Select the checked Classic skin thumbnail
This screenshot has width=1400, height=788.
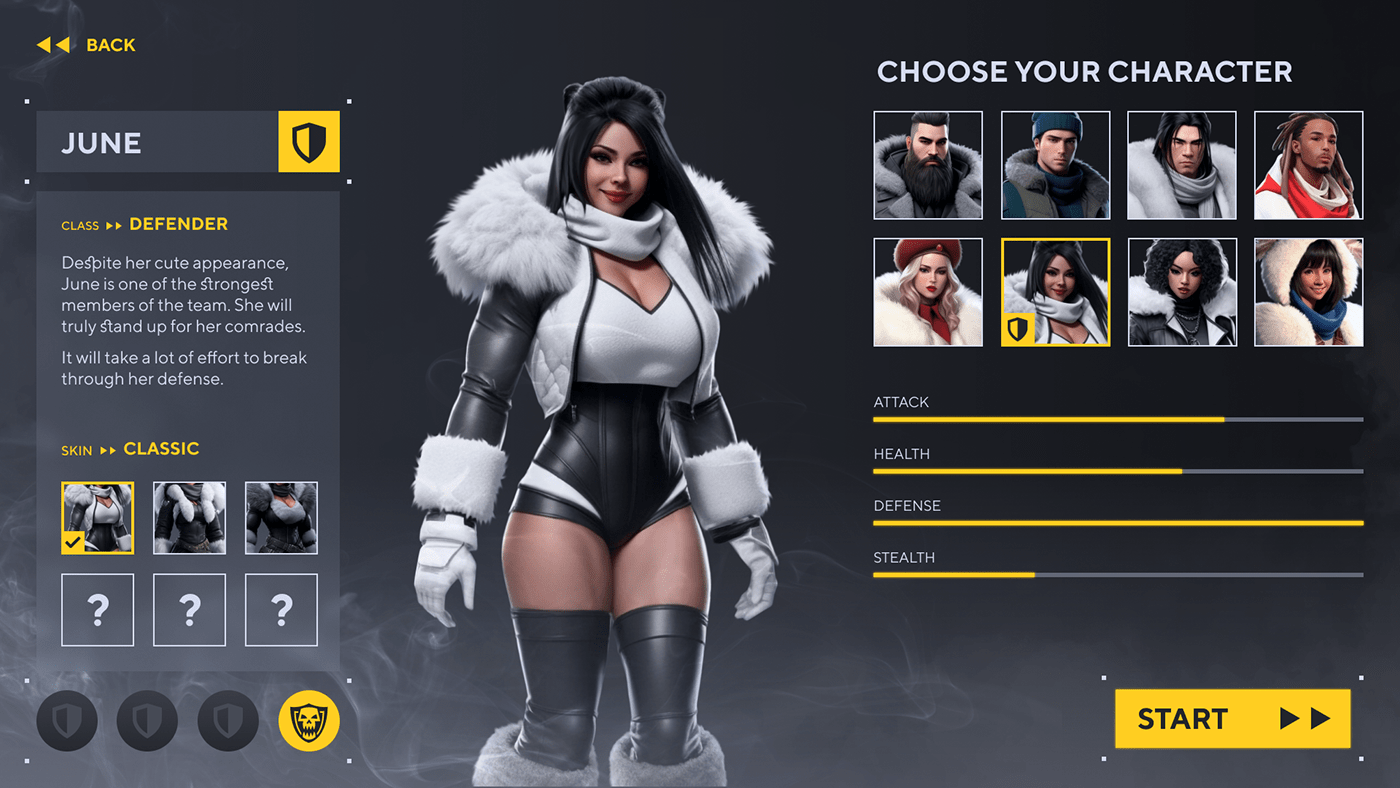tap(98, 518)
